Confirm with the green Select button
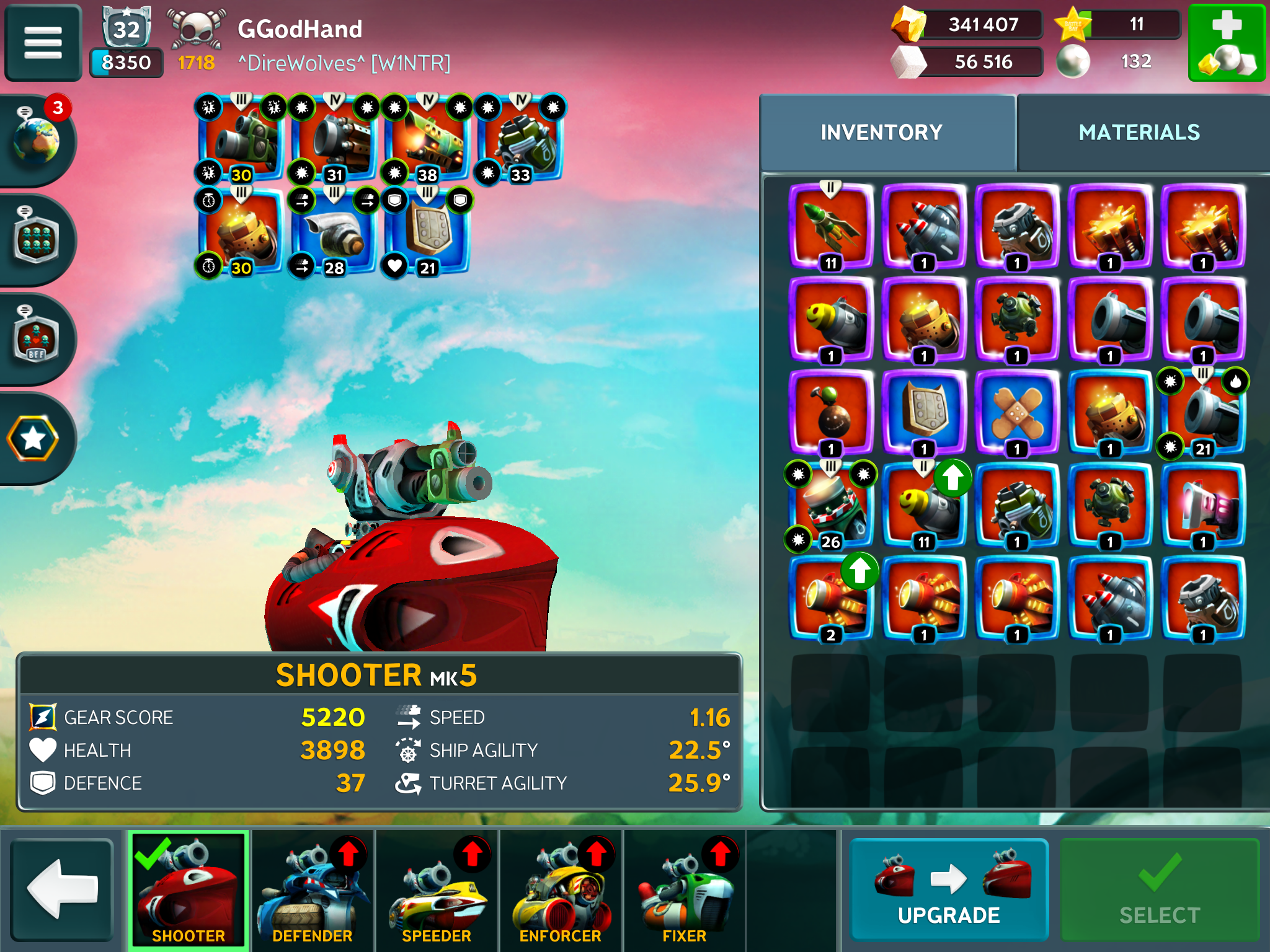 coord(1159,889)
